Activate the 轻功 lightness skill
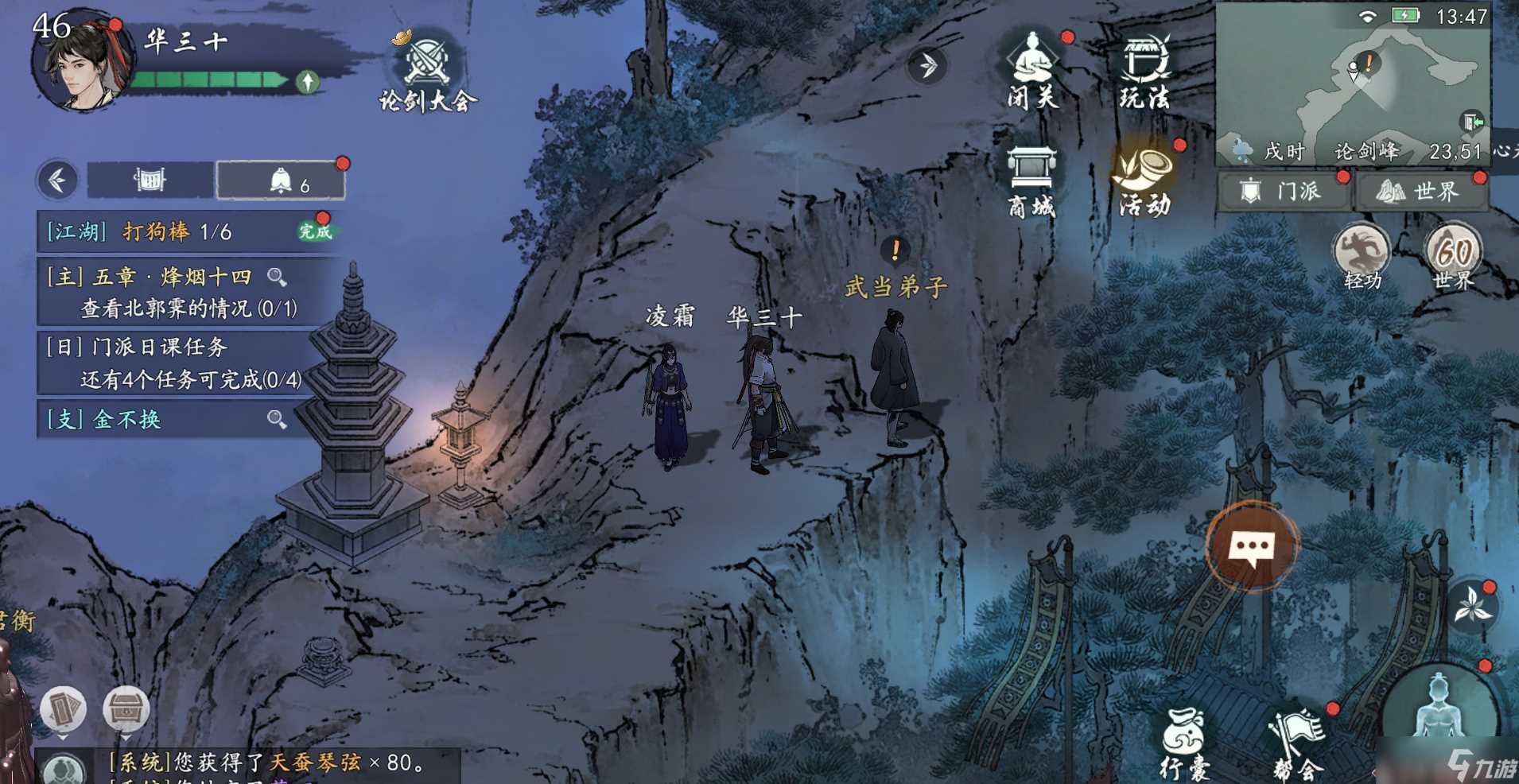 (x=1362, y=256)
